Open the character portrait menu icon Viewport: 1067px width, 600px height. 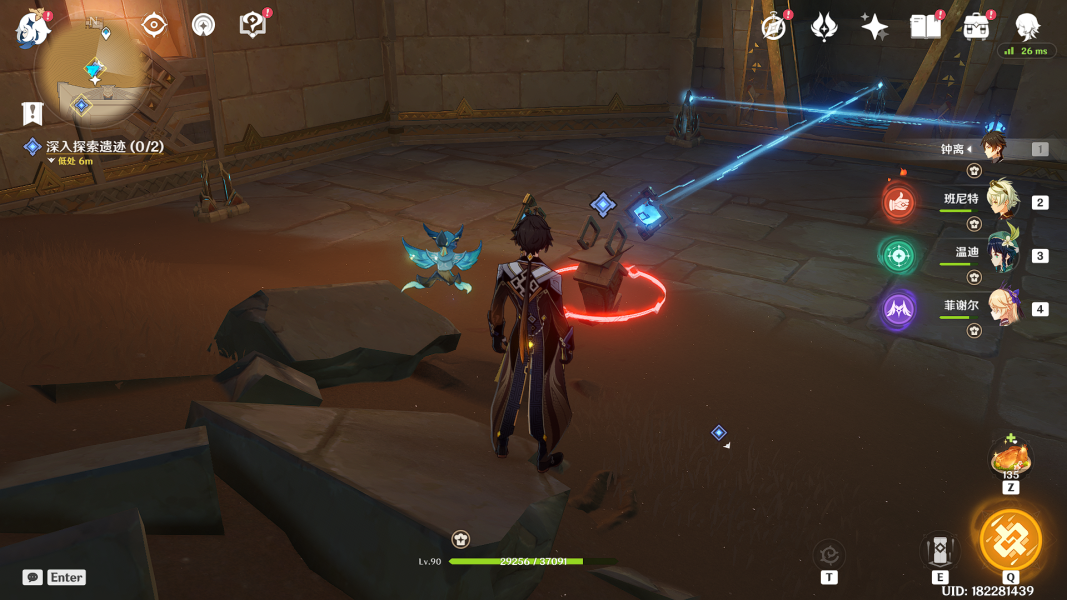coord(1027,26)
